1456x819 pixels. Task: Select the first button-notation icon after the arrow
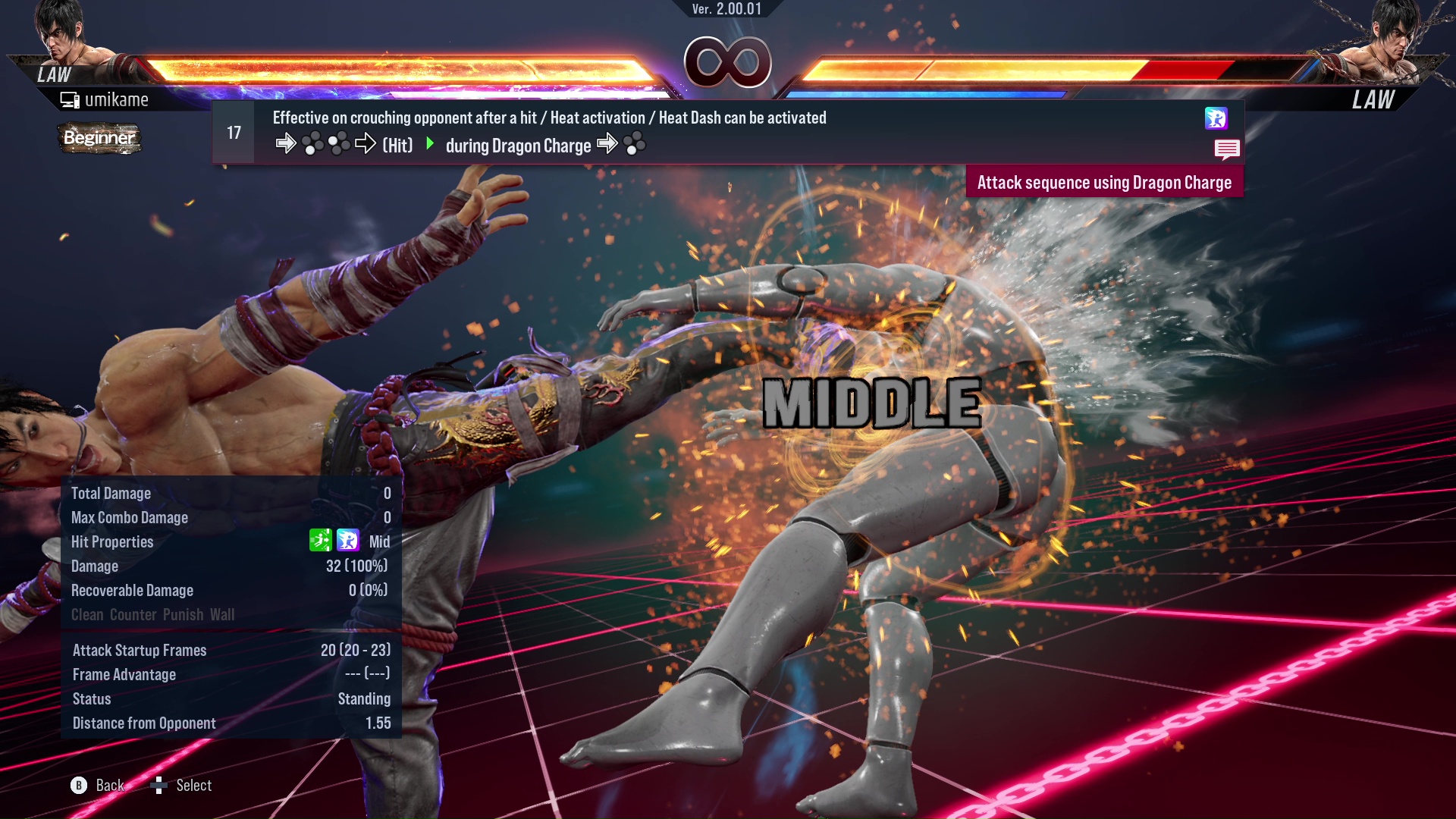tap(311, 143)
